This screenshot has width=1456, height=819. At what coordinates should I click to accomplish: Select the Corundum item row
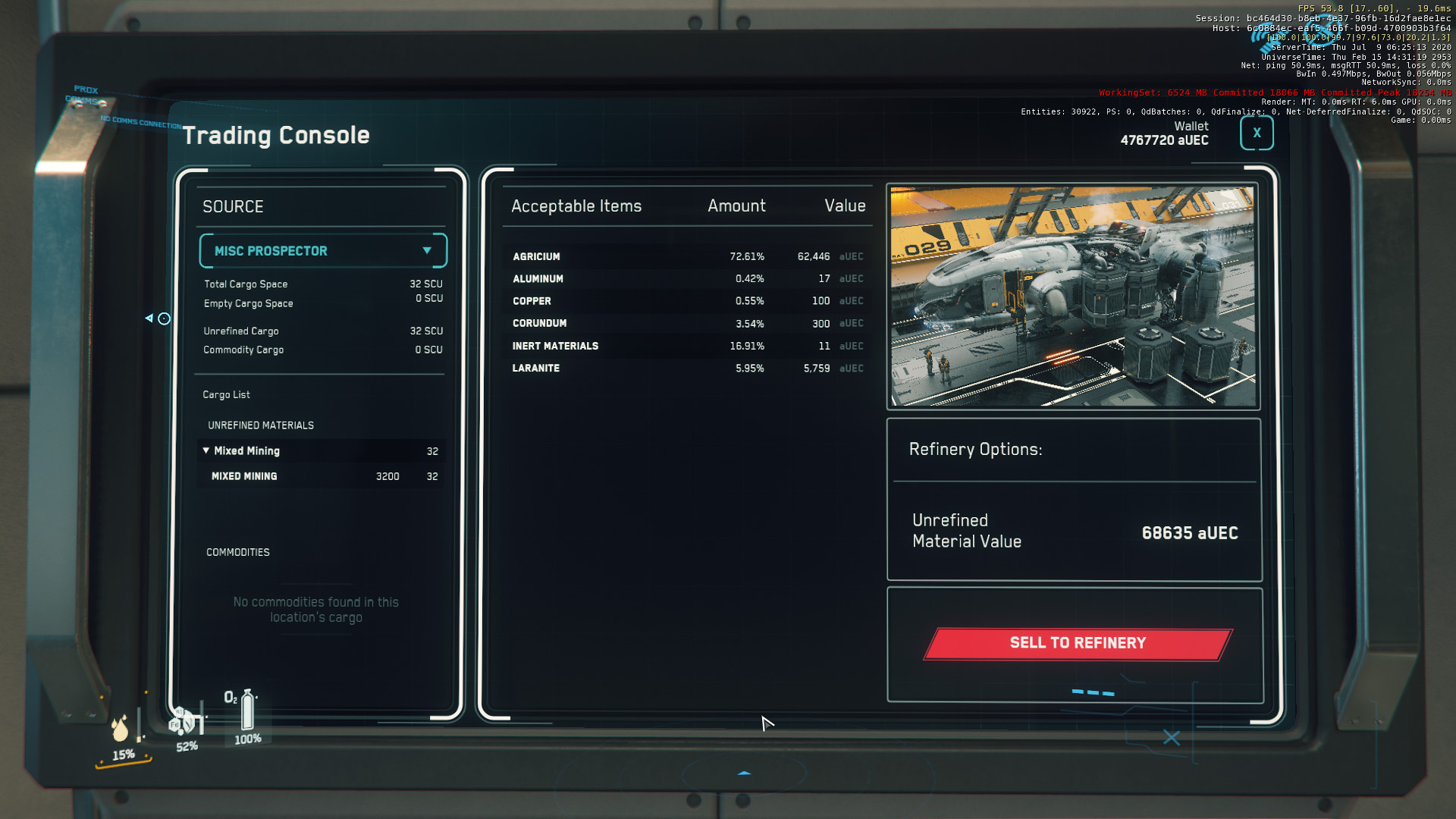pos(686,324)
